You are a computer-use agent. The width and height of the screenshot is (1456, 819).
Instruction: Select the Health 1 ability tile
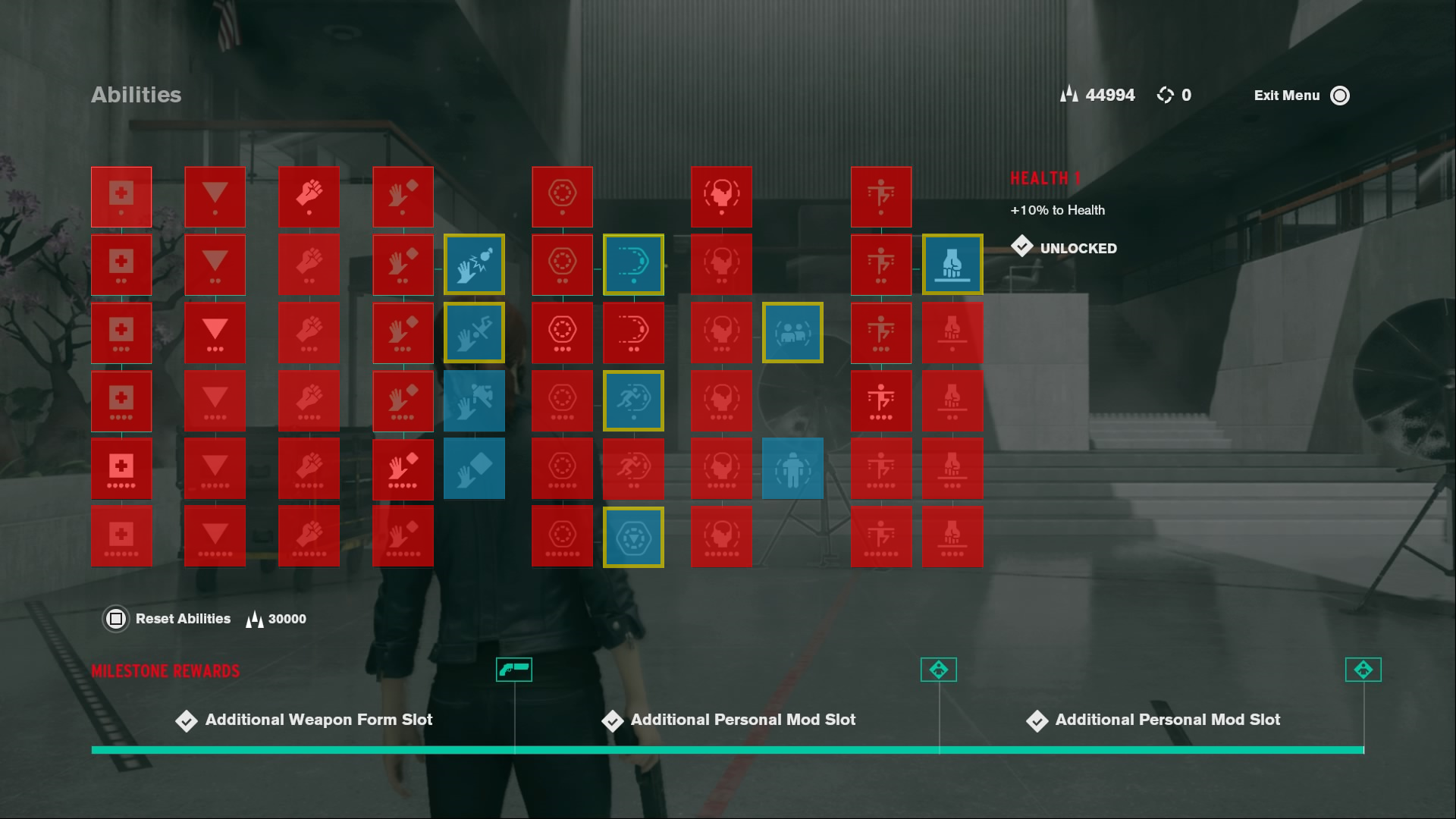point(121,197)
